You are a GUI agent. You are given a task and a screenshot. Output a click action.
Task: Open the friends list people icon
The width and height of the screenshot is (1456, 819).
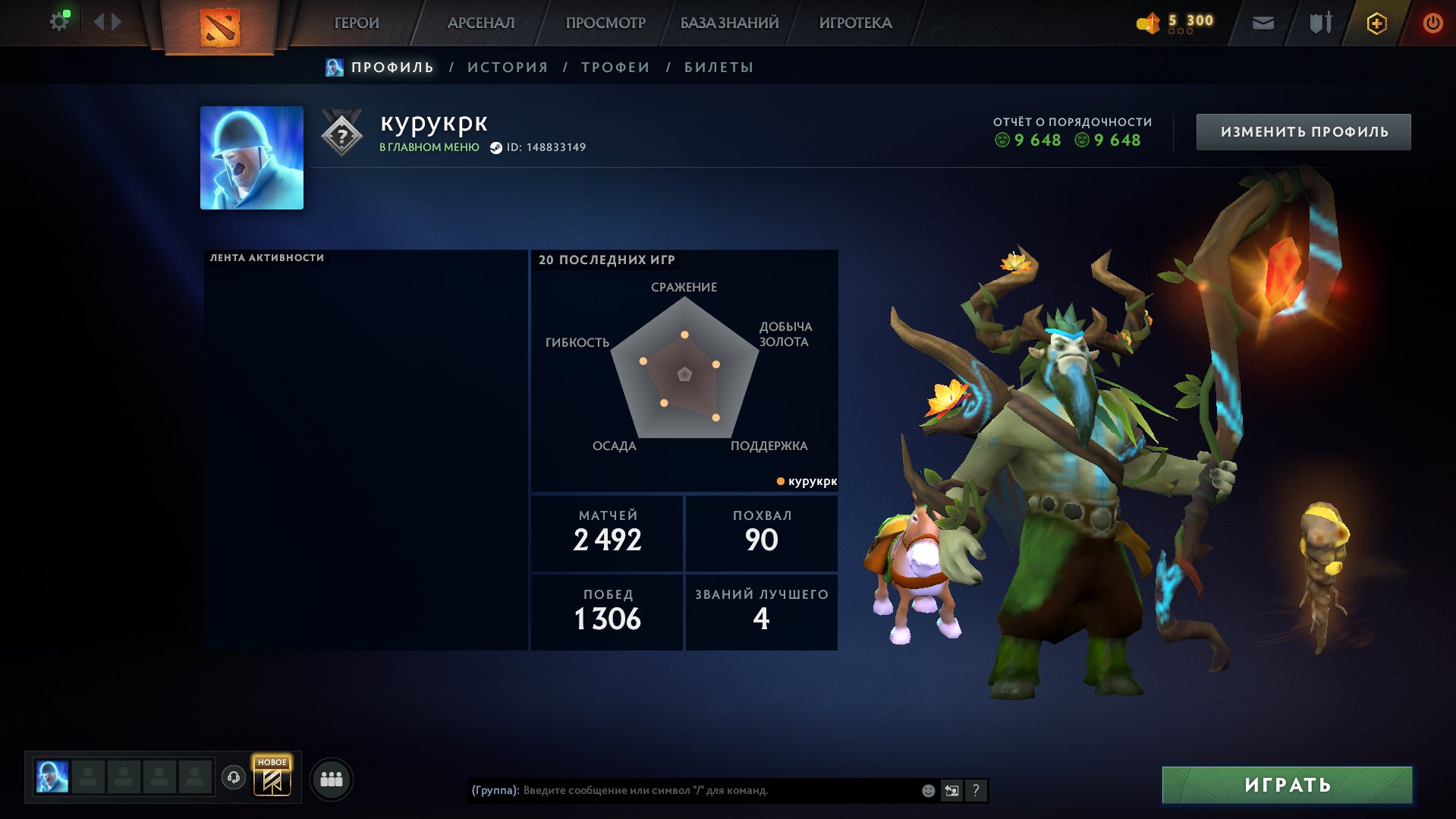(x=332, y=778)
